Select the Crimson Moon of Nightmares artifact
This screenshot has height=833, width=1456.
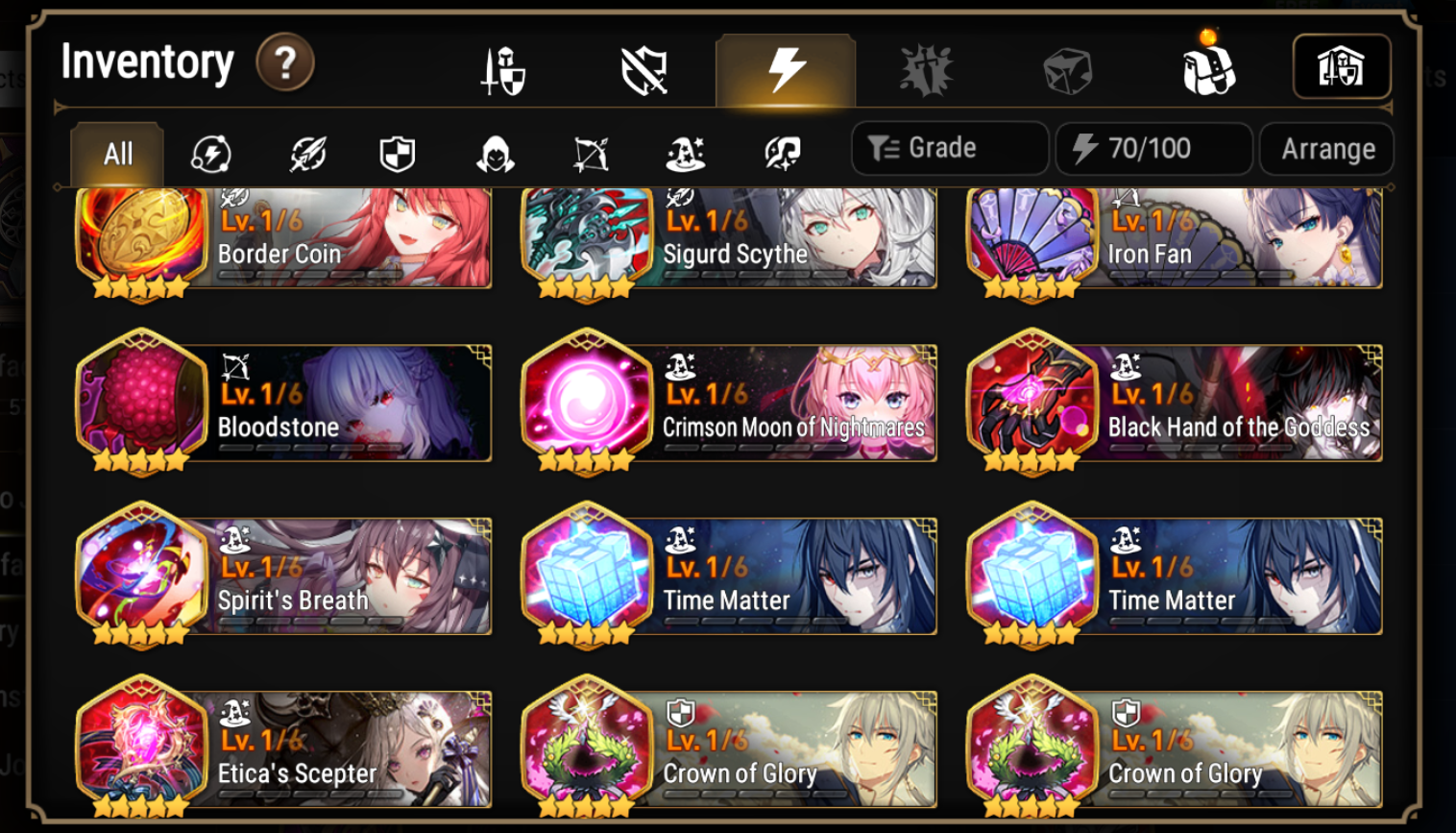point(730,403)
